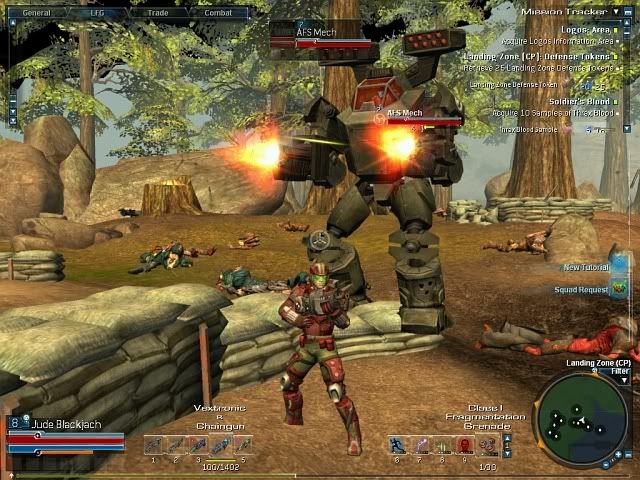Select weapon slot 1 on the hotbar
The height and width of the screenshot is (480, 640).
(x=153, y=445)
